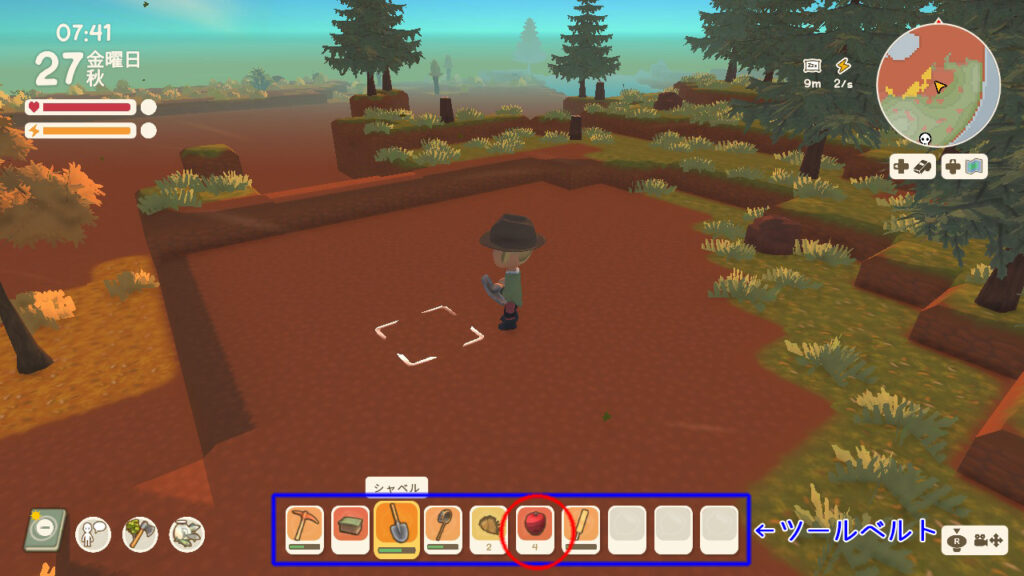Open the sack with leaves icon
Viewport: 1024px width, 576px height.
point(186,532)
